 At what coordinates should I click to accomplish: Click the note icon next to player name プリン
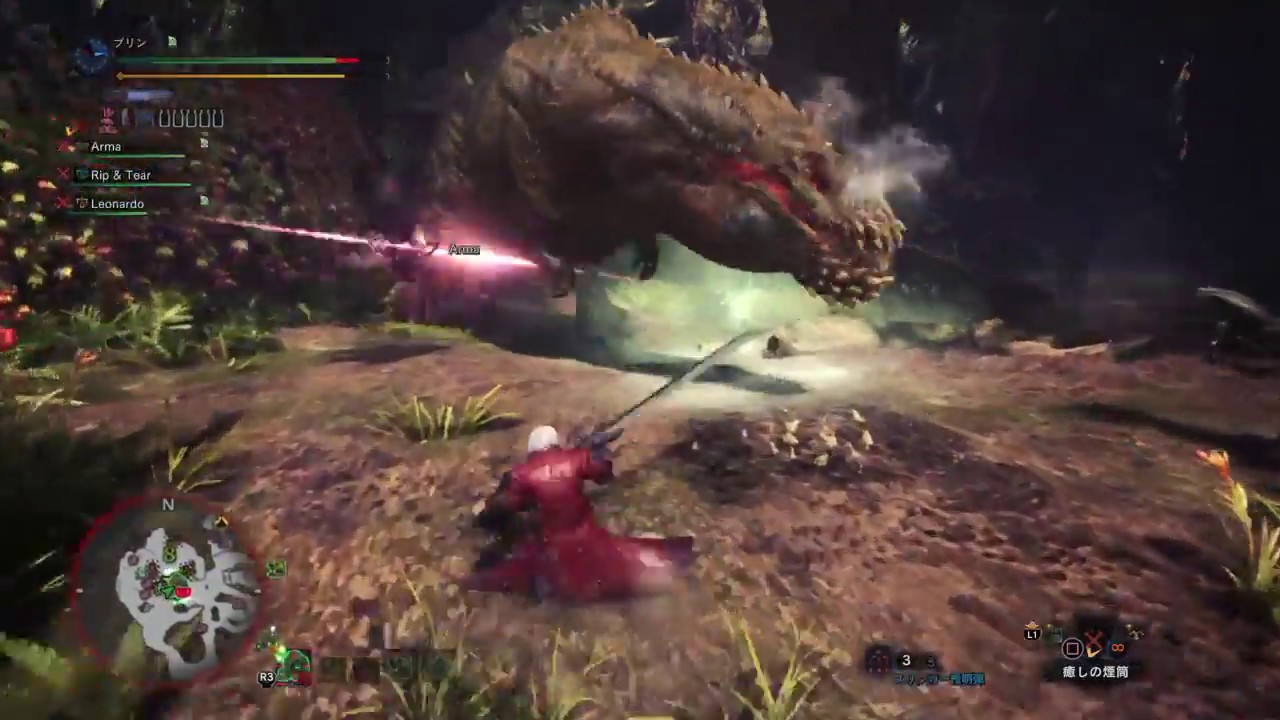click(x=172, y=42)
